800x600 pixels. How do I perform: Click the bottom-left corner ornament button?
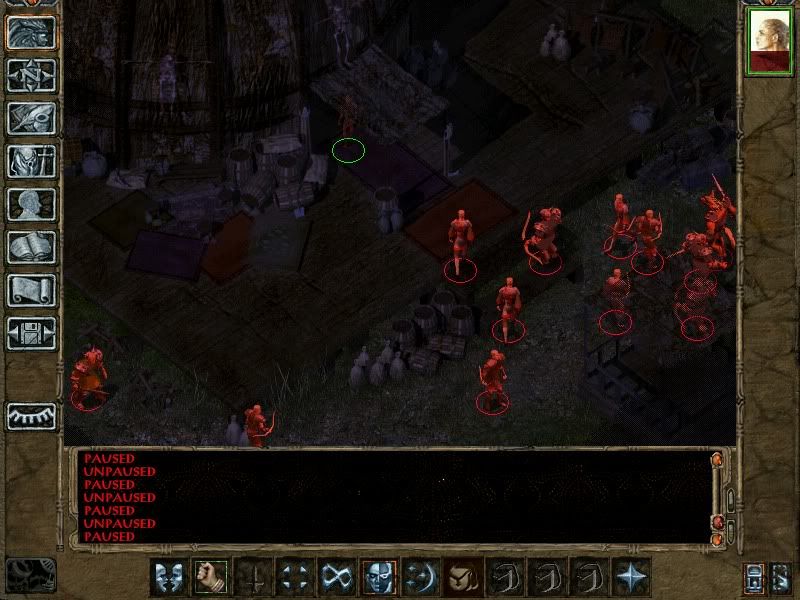tap(30, 575)
